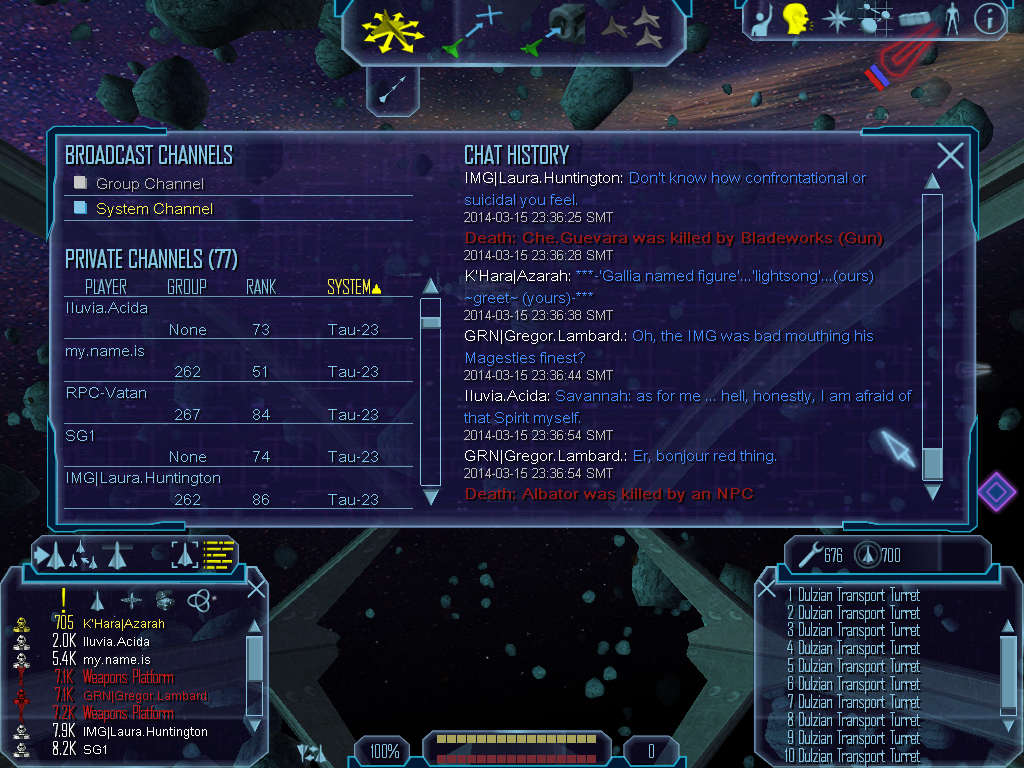The height and width of the screenshot is (768, 1024).
Task: Sort private channels by the RANK column
Action: point(260,288)
